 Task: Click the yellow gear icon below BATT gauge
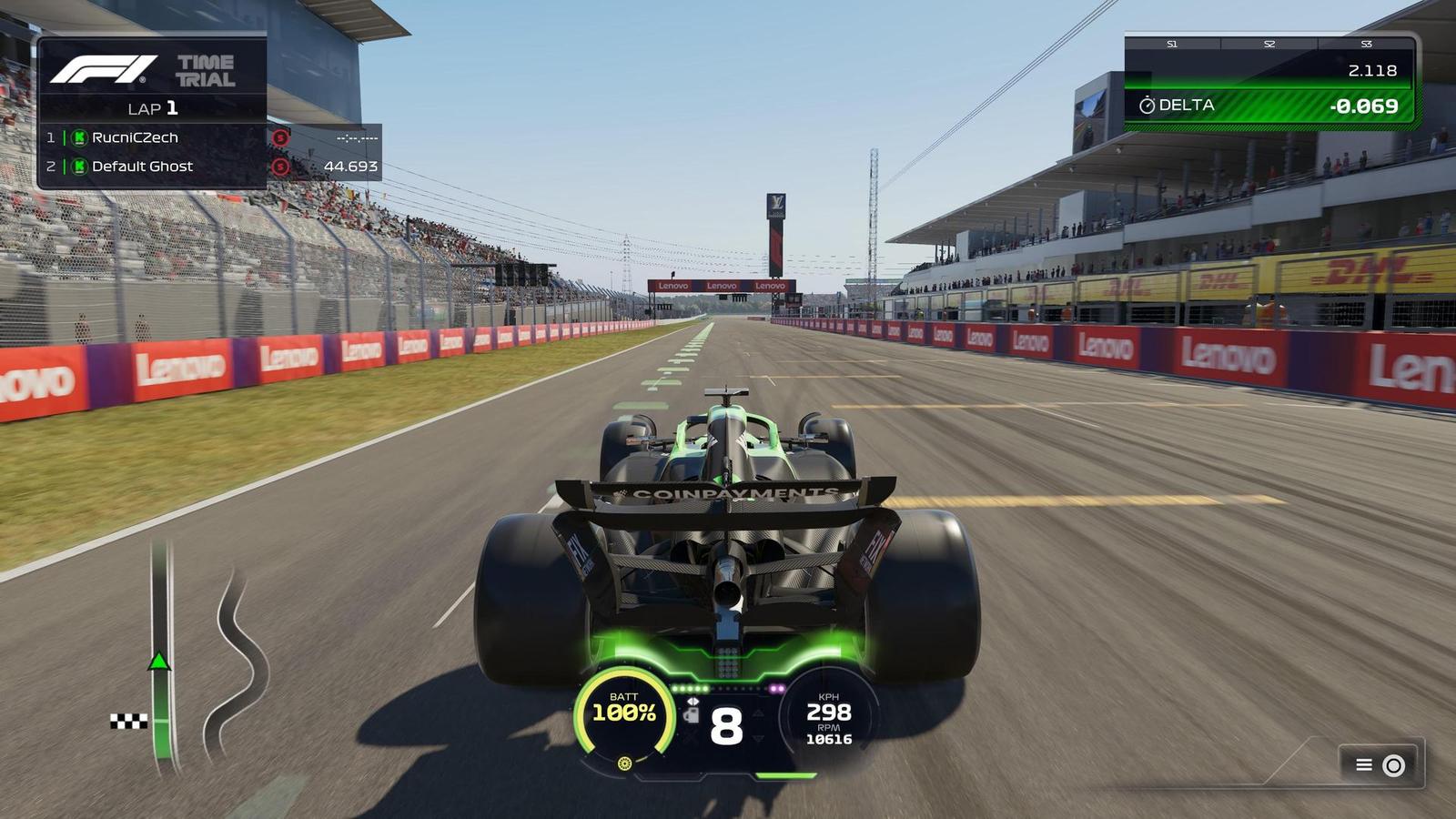click(624, 763)
